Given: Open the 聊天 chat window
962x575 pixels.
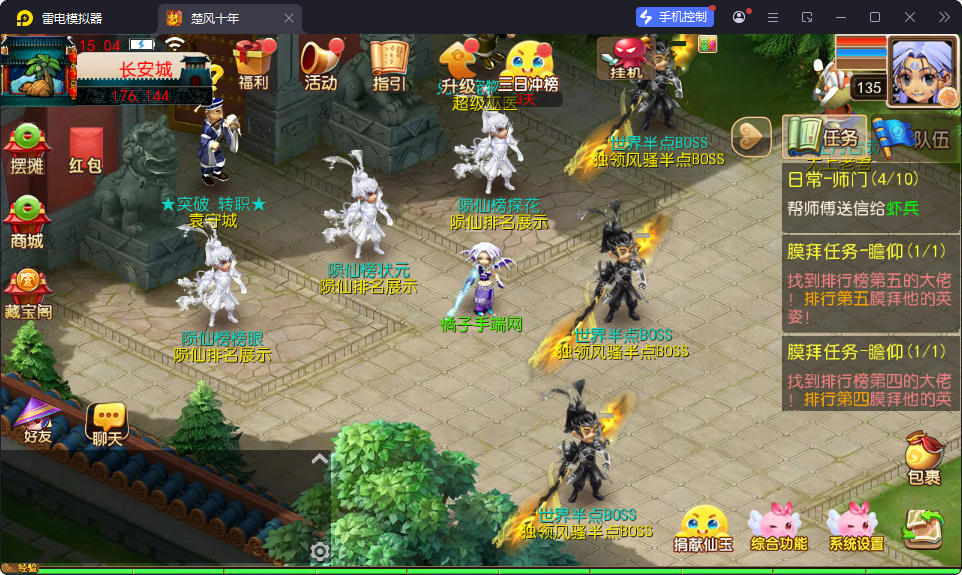Looking at the screenshot, I should pyautogui.click(x=107, y=422).
